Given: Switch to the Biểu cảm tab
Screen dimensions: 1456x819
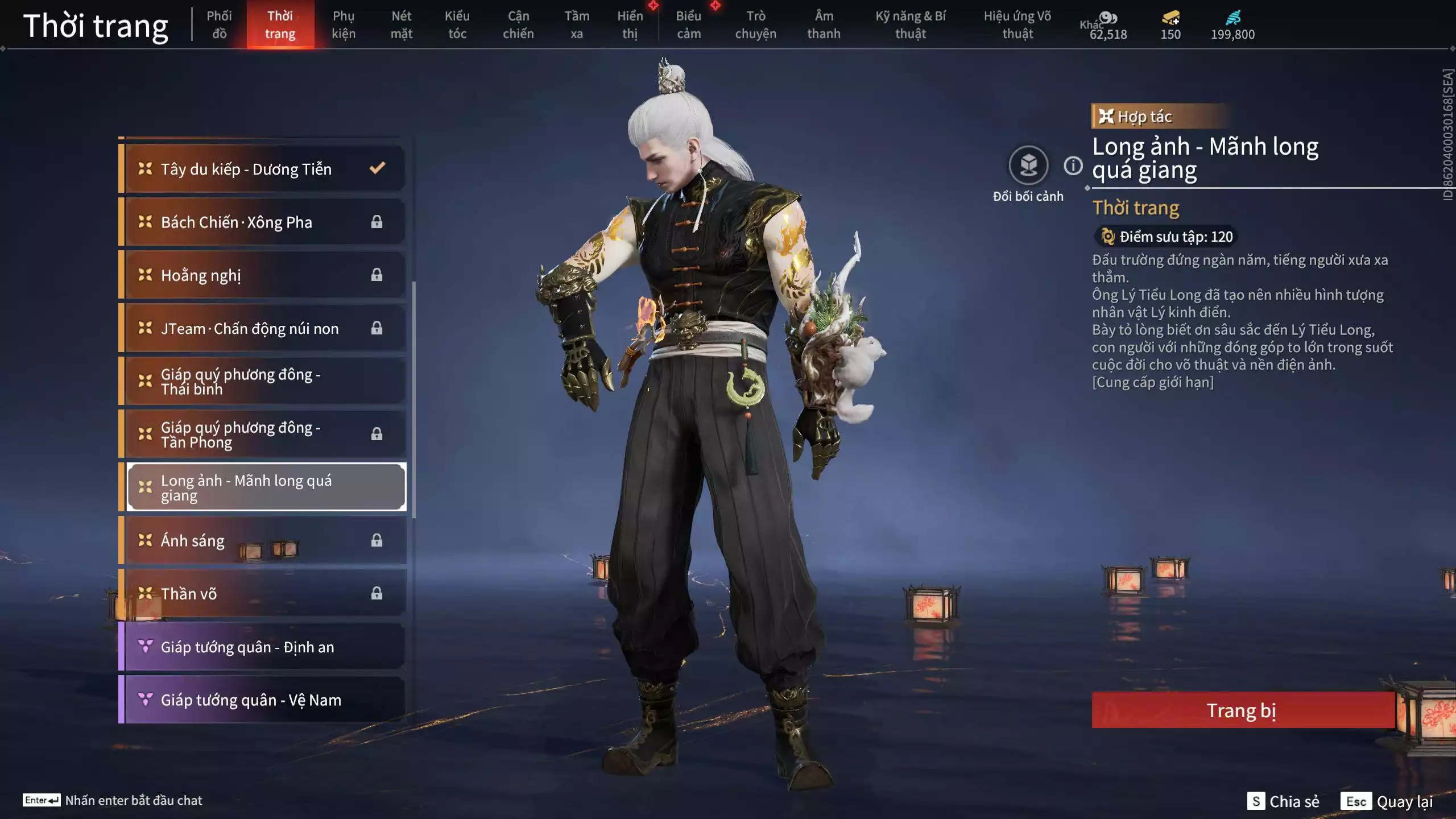Looking at the screenshot, I should (x=688, y=25).
